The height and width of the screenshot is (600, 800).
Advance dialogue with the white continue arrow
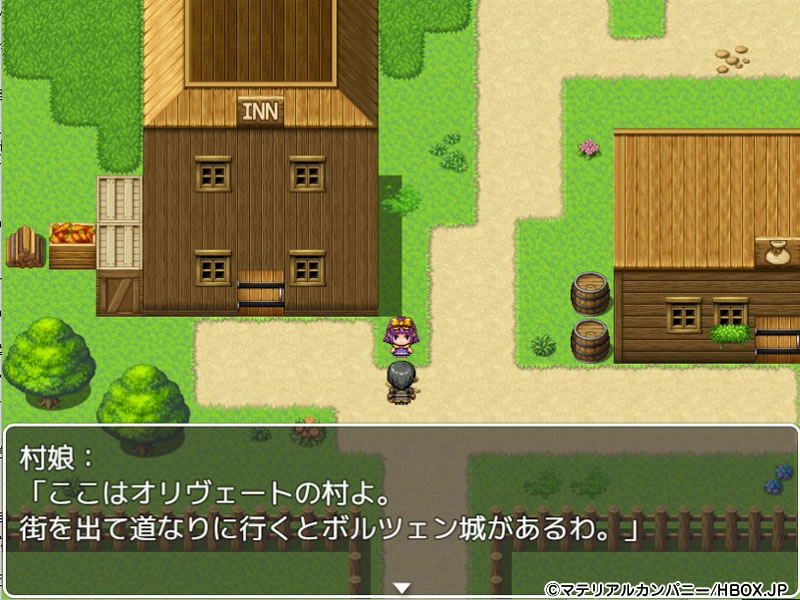(401, 587)
